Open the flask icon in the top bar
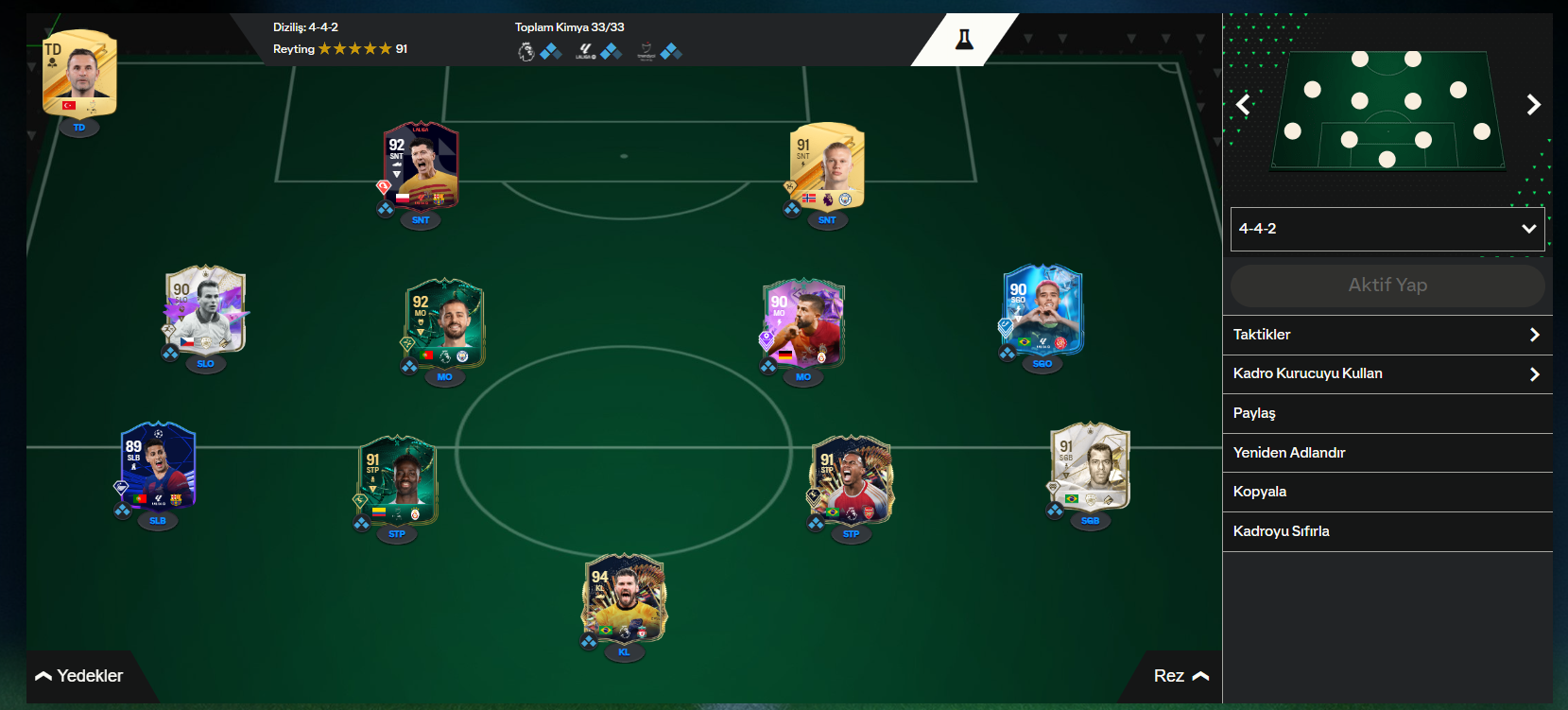Viewport: 1568px width, 710px height. [963, 40]
